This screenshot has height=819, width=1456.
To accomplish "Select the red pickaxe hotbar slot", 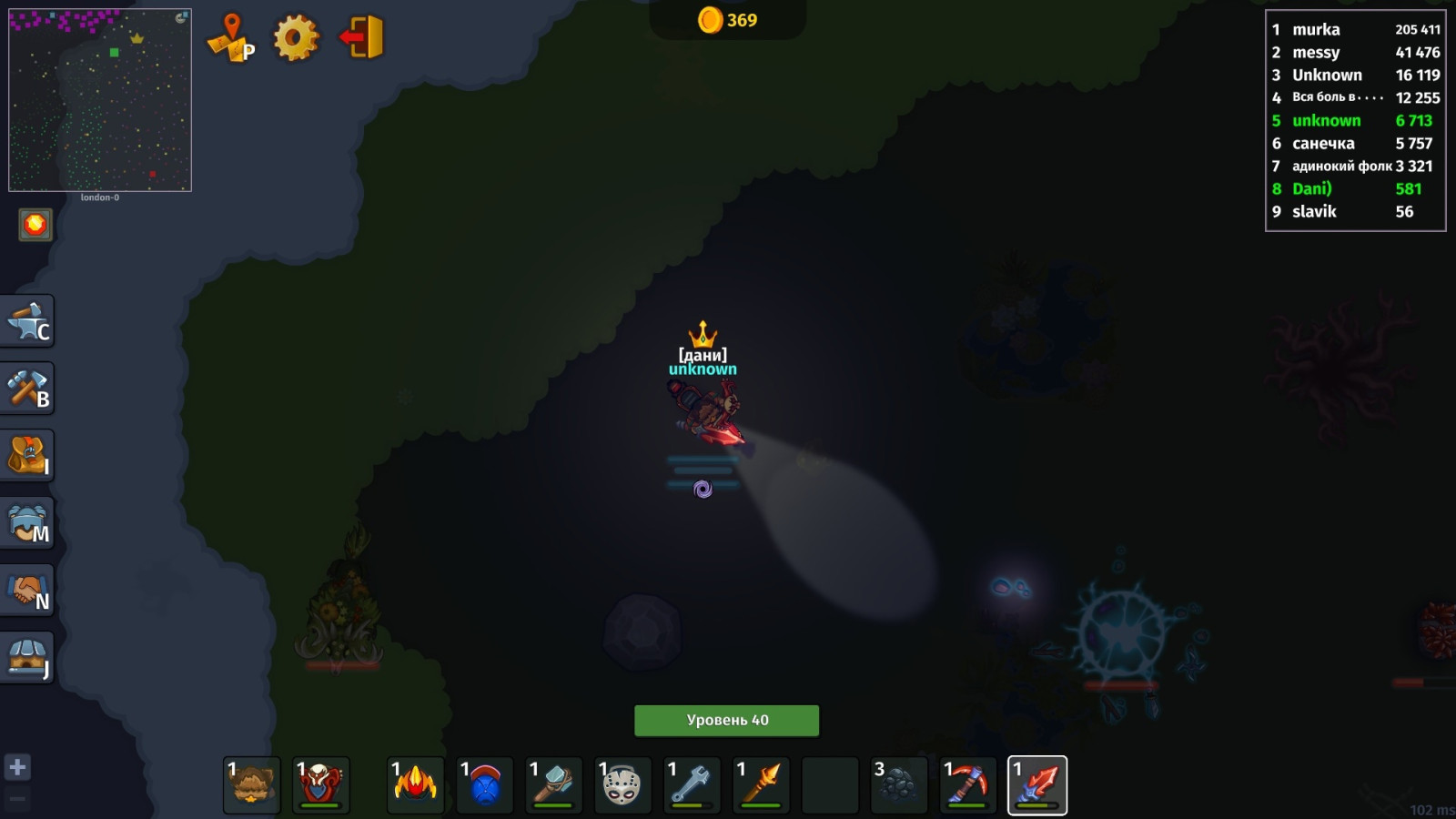I will click(967, 784).
